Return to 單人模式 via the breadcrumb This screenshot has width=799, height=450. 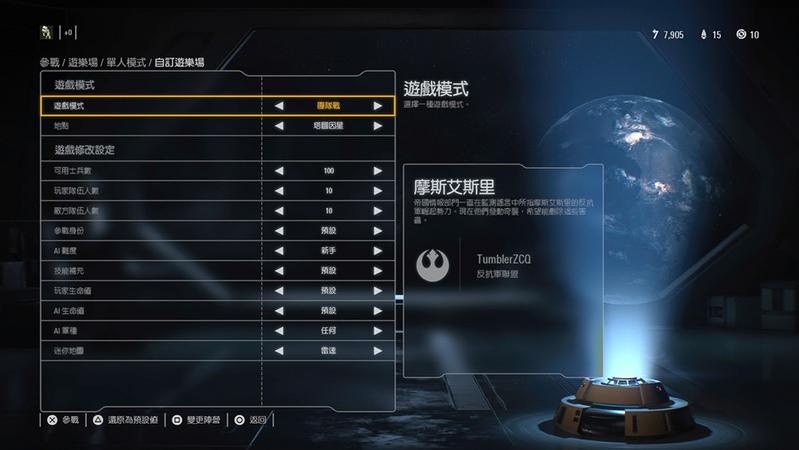126,62
